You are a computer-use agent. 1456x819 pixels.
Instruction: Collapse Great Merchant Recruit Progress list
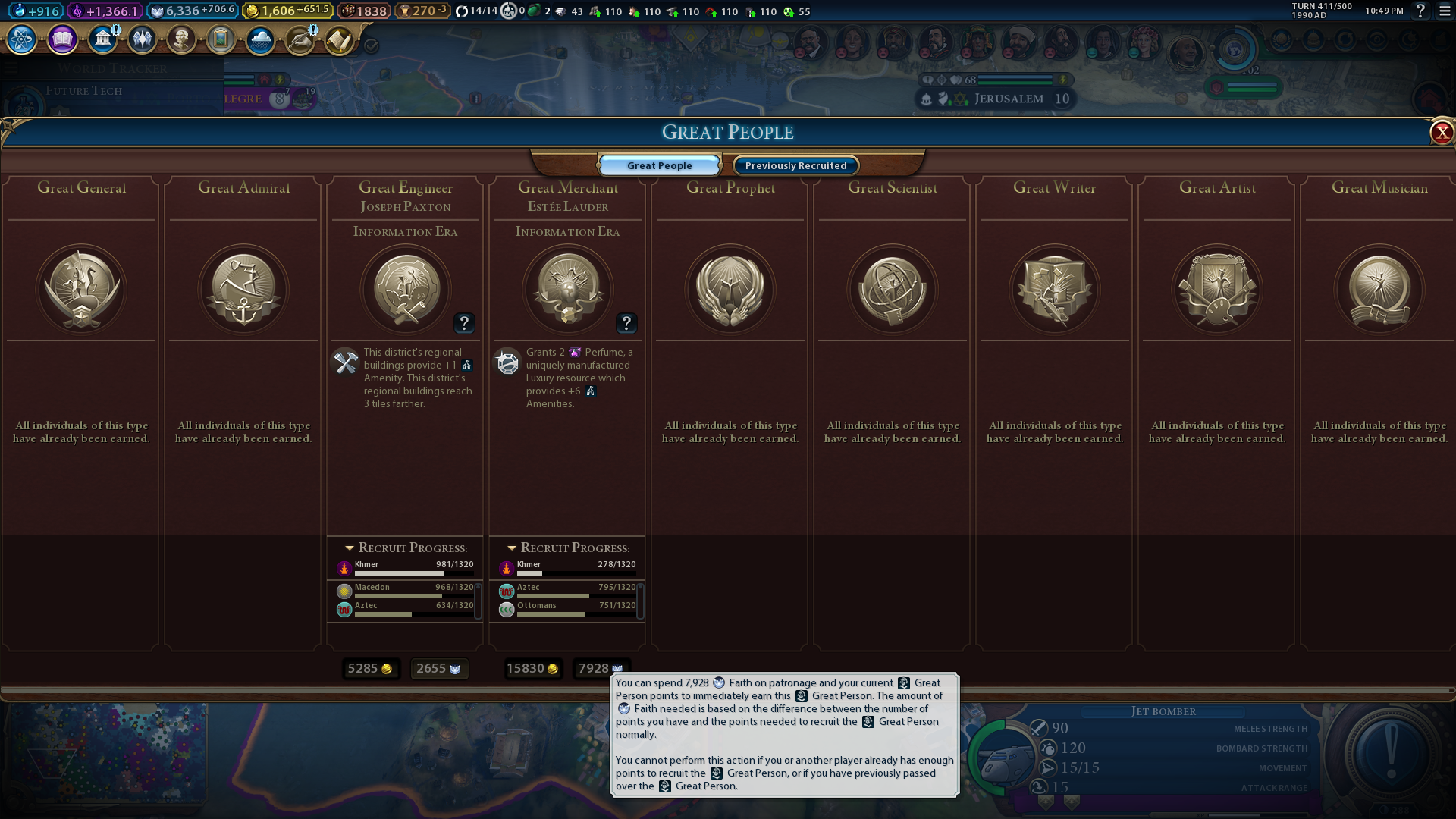(x=512, y=548)
